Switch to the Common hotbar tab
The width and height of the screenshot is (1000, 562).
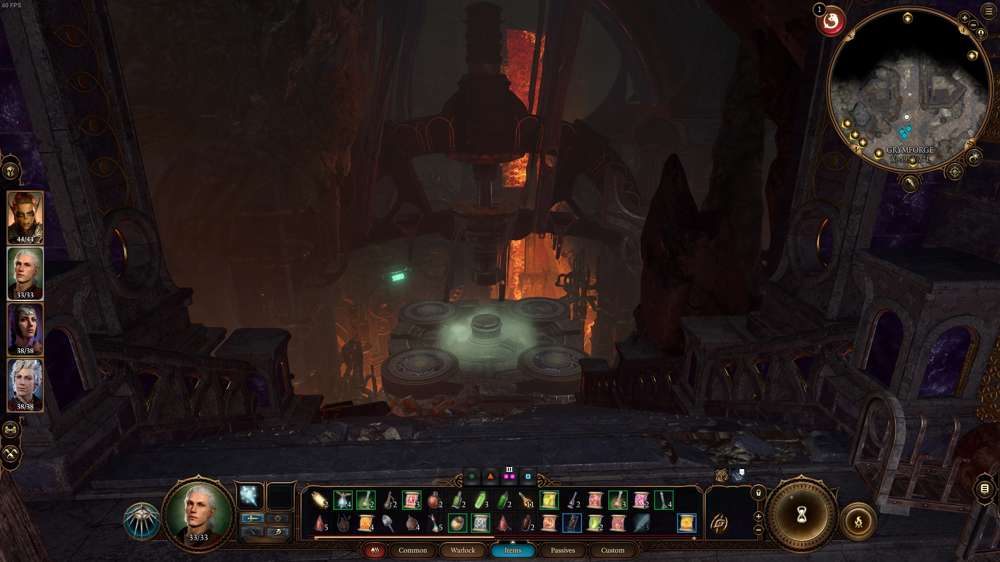pos(412,550)
